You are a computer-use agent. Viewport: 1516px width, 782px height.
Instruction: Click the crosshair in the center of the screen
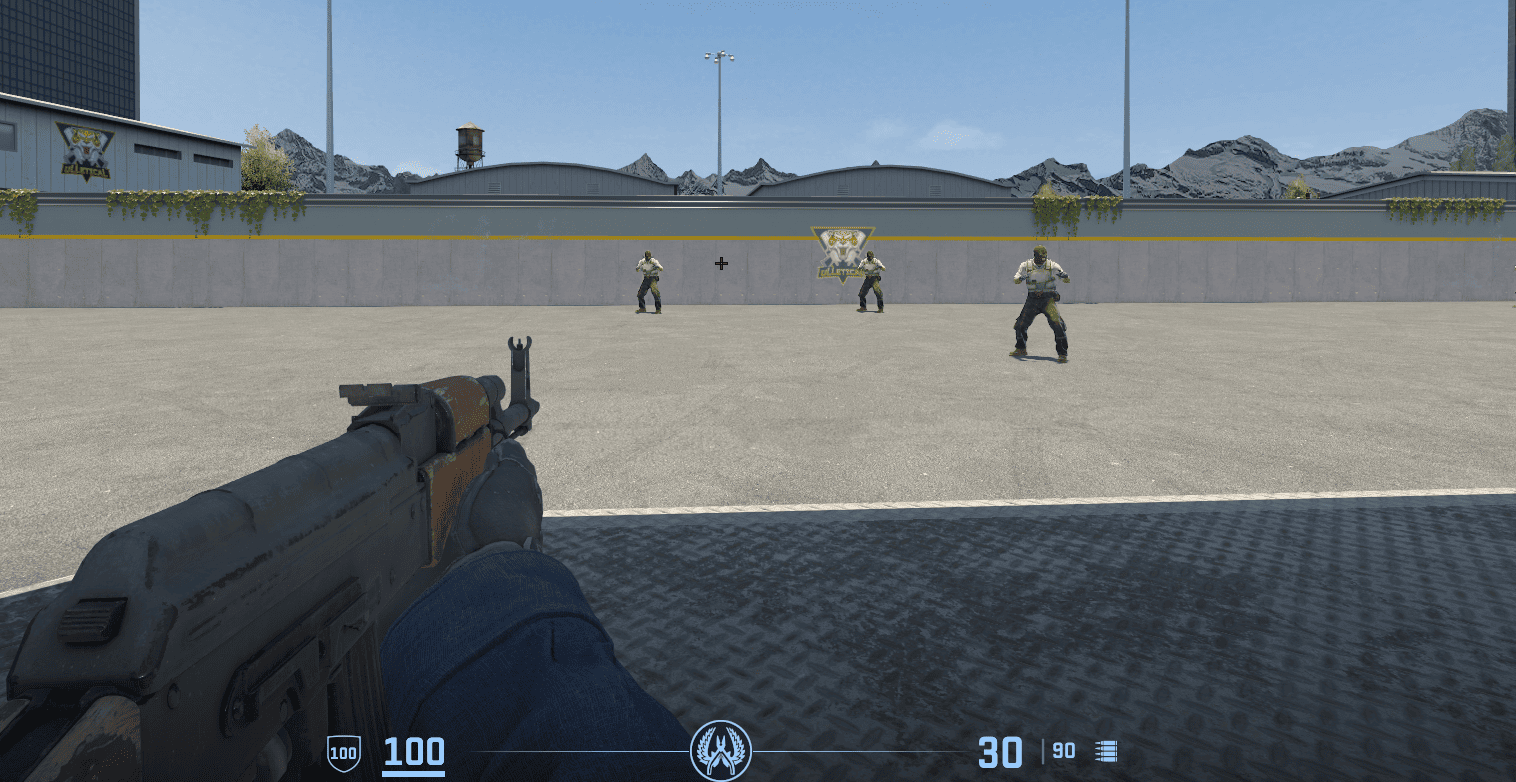[x=719, y=263]
